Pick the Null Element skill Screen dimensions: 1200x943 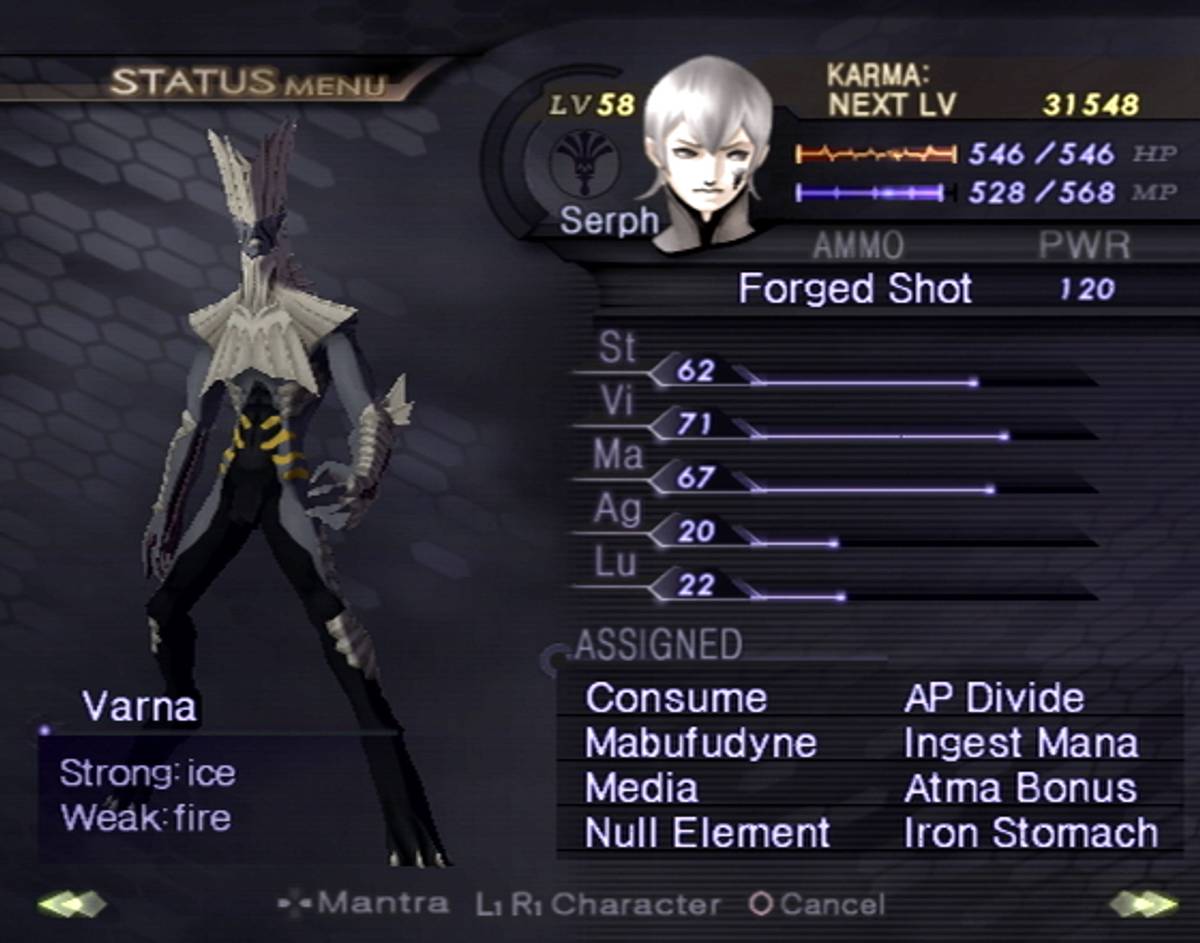tap(707, 833)
